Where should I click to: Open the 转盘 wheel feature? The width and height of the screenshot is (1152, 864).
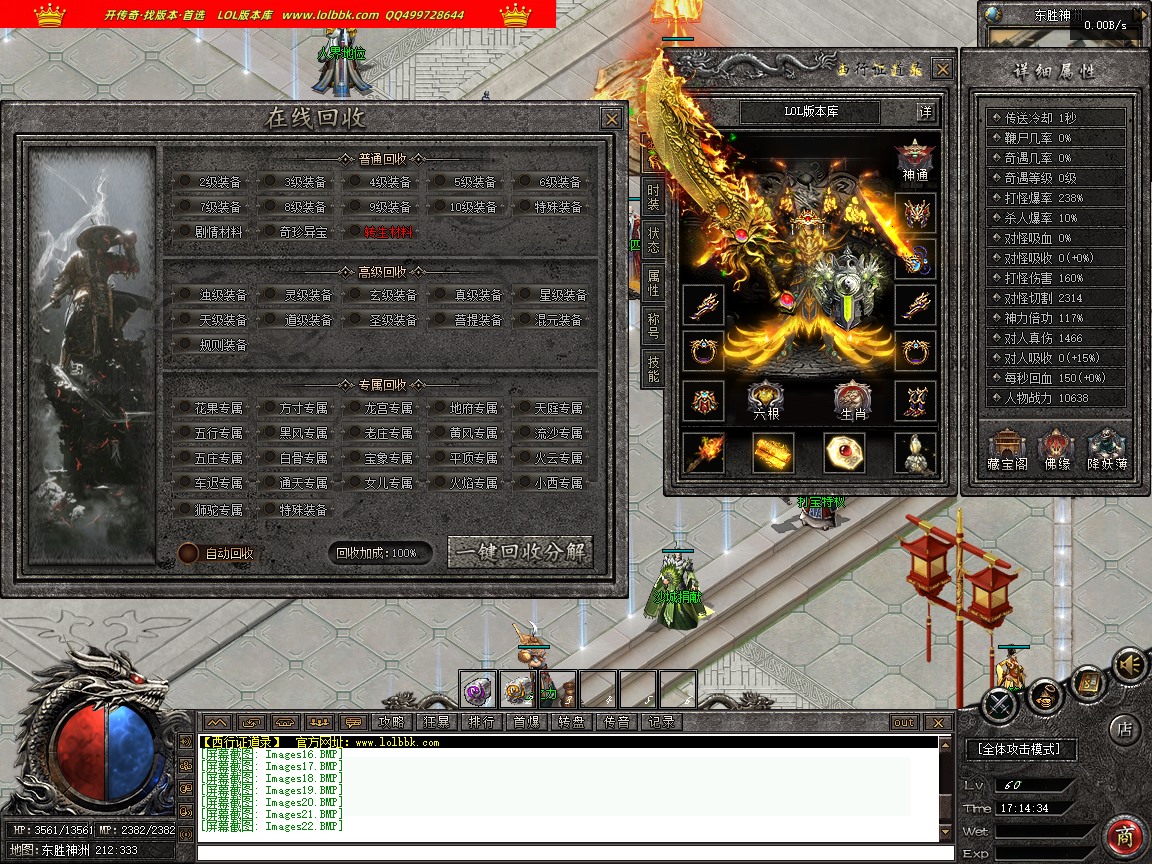[x=572, y=722]
